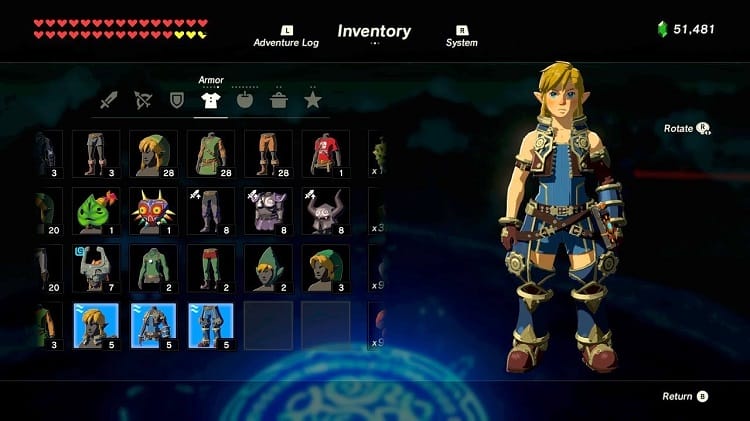Open the apple materials tab
The image size is (750, 421).
(245, 100)
